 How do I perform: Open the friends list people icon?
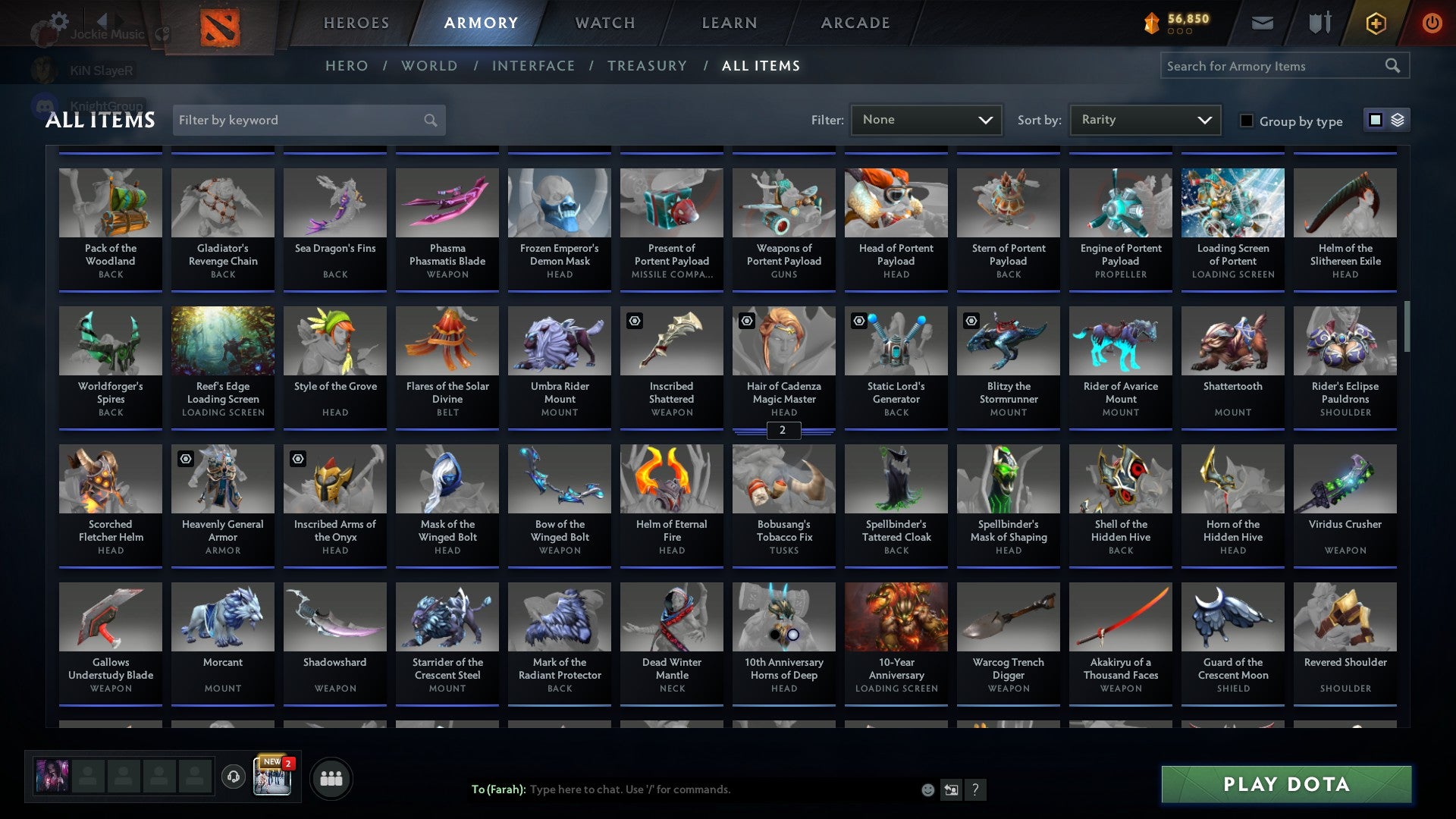(331, 777)
